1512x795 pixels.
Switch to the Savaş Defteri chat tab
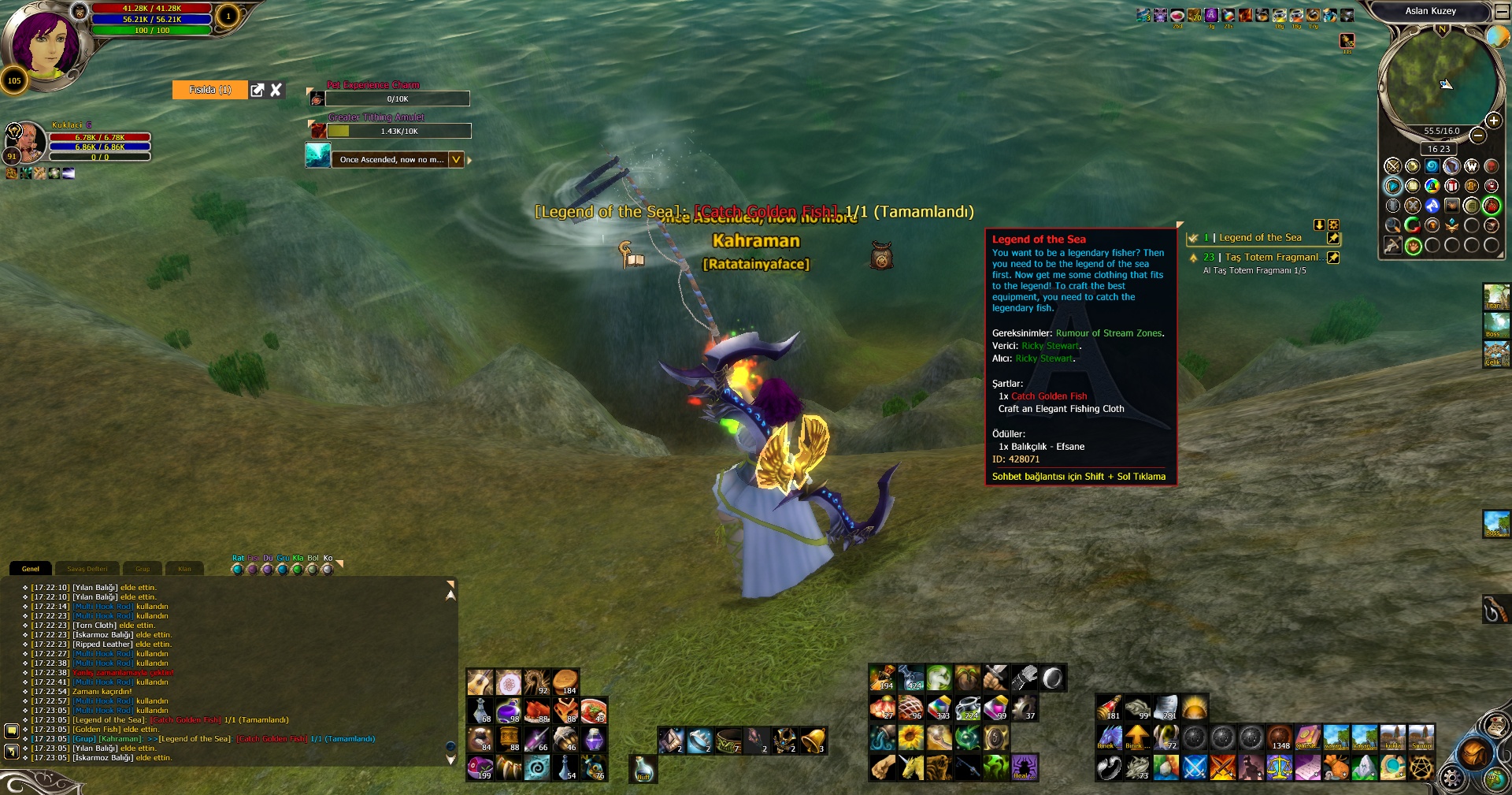pos(87,569)
